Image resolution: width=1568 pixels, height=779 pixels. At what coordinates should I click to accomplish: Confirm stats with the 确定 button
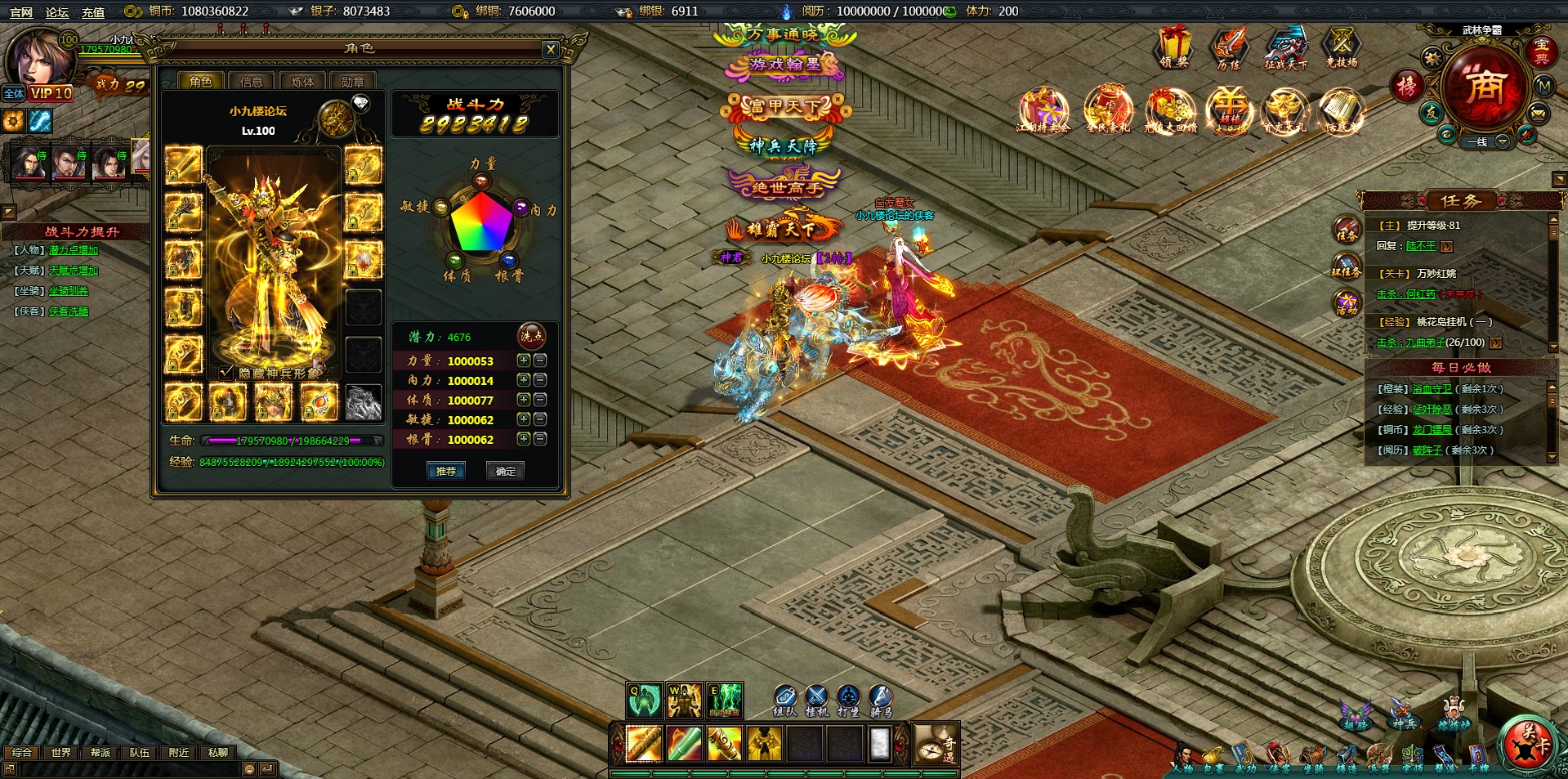(506, 471)
